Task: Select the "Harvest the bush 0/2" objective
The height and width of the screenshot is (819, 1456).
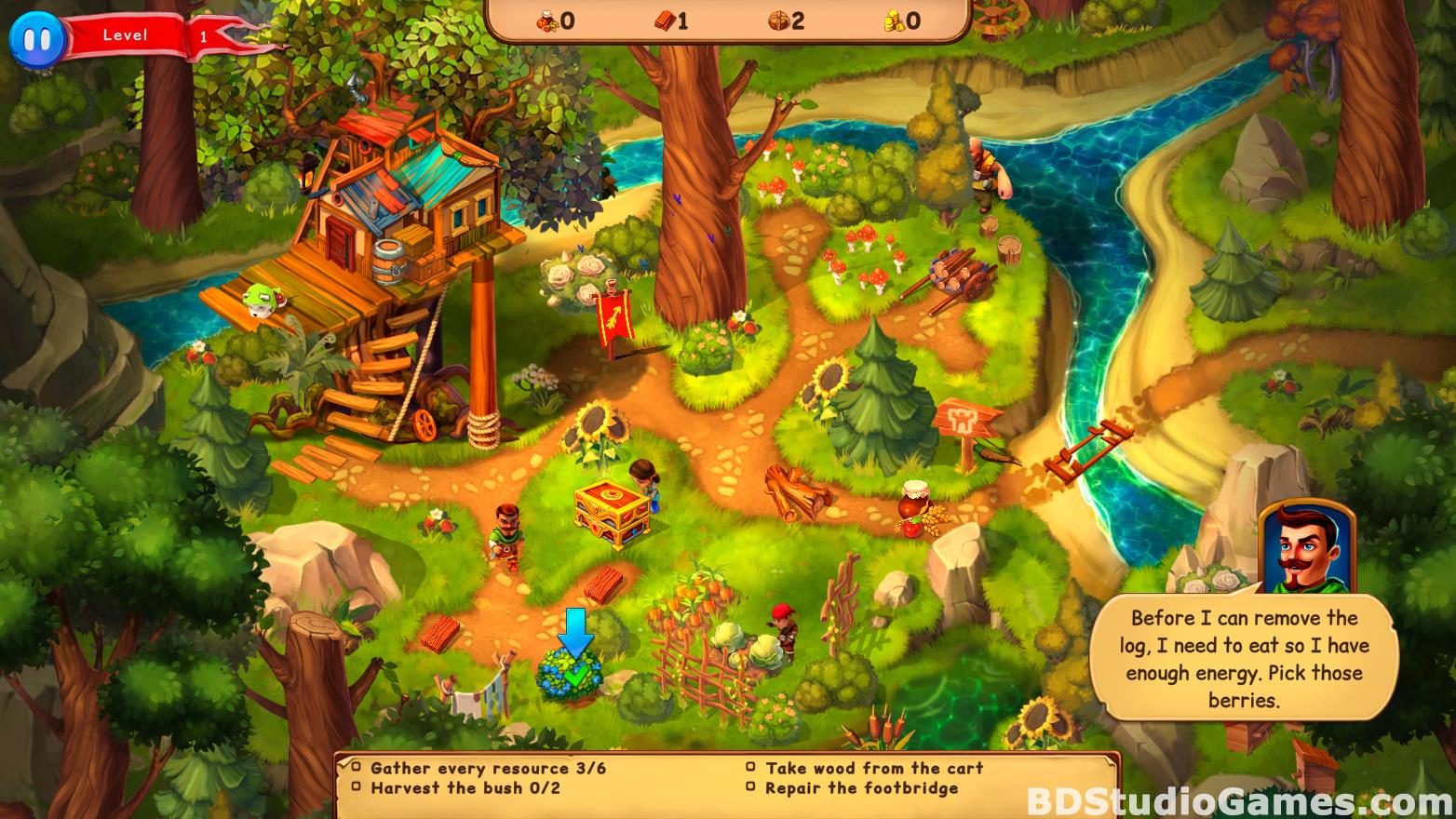Action: 465,788
